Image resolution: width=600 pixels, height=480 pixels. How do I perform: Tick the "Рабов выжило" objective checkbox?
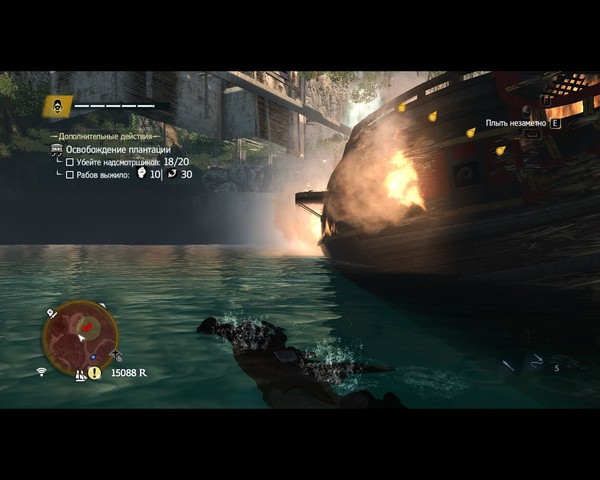[70, 175]
